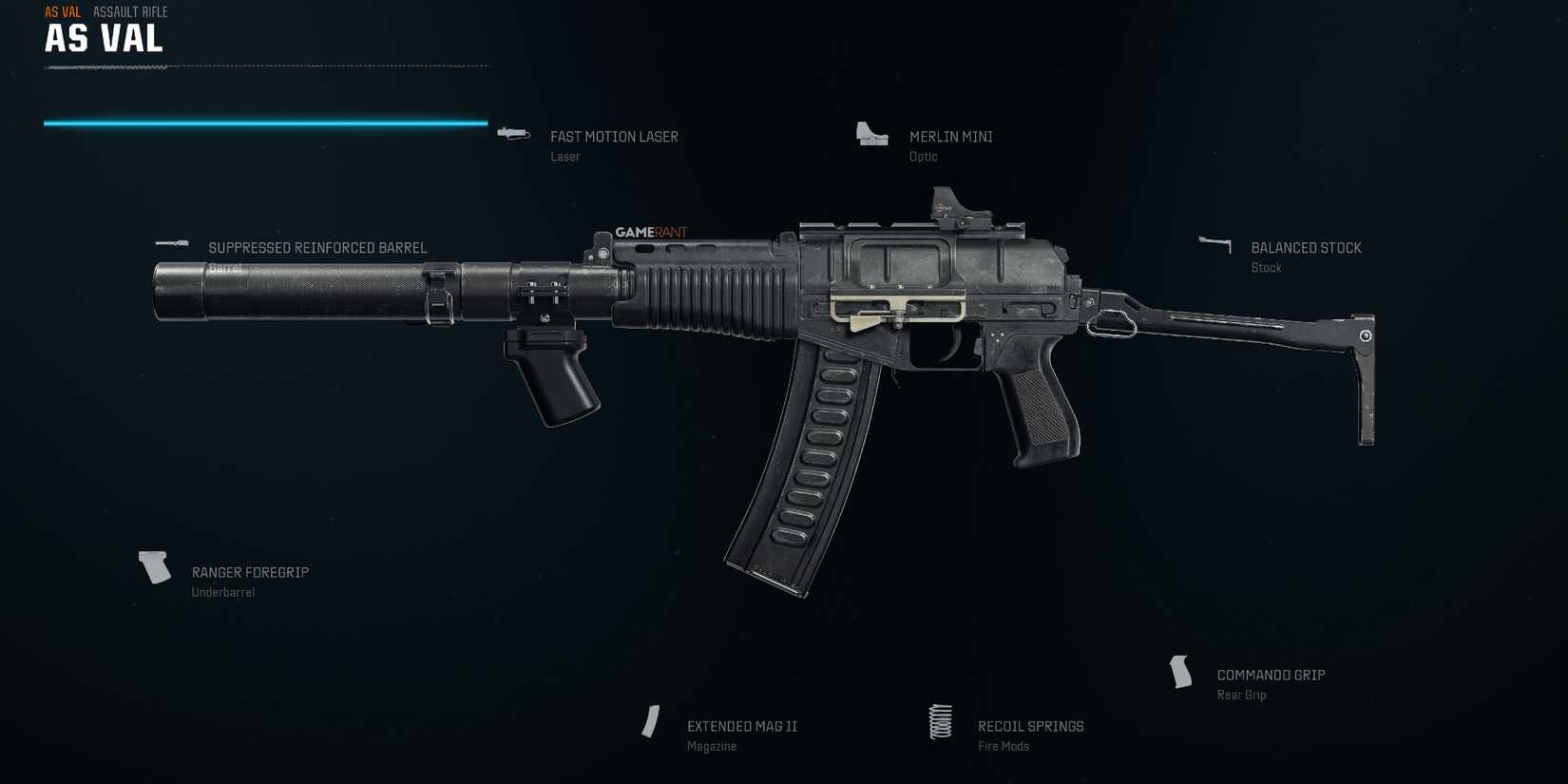This screenshot has height=784, width=1568.
Task: Open the Underbarrel slot
Action: pos(224,591)
